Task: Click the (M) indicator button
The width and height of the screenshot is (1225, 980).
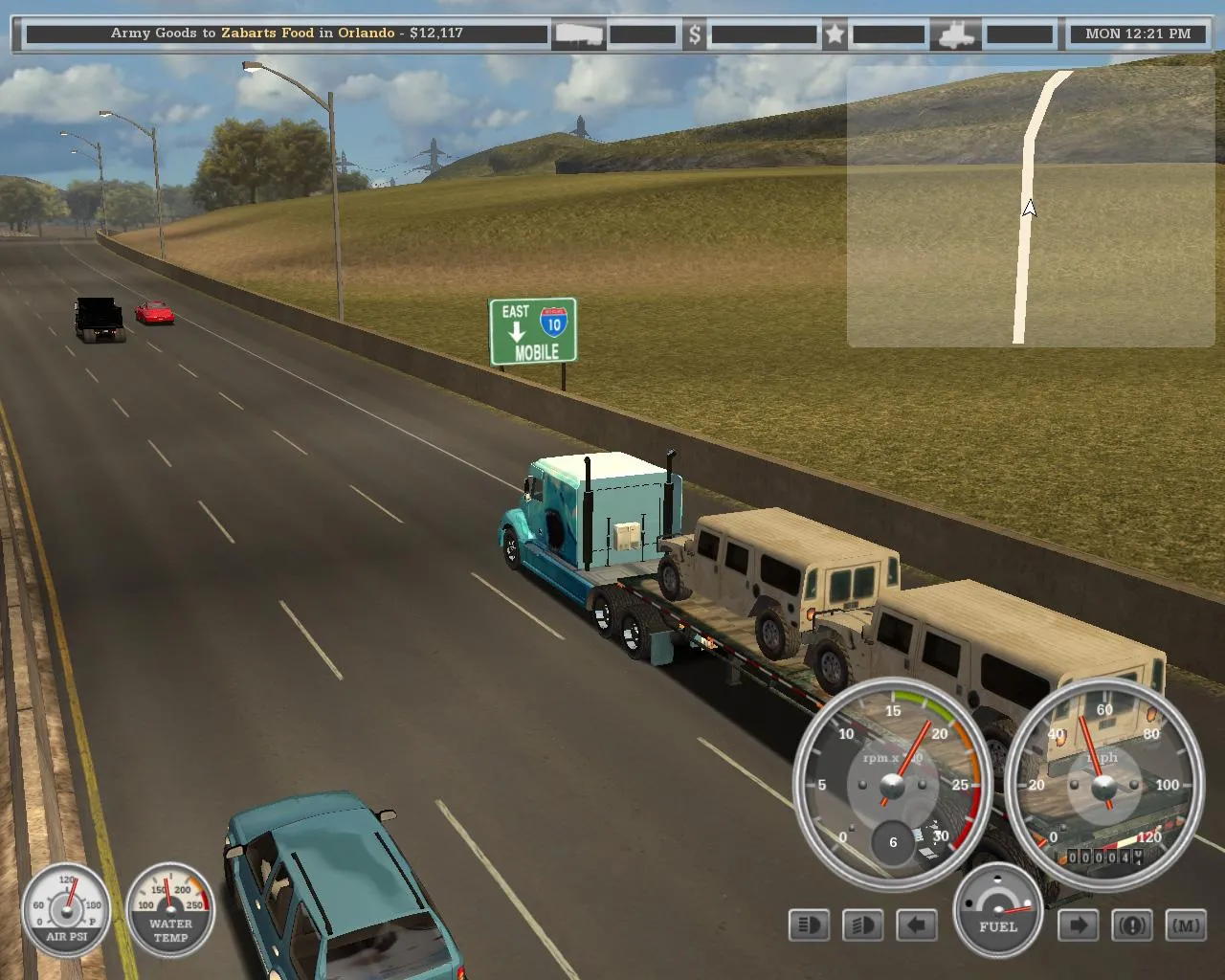Action: 1186,925
